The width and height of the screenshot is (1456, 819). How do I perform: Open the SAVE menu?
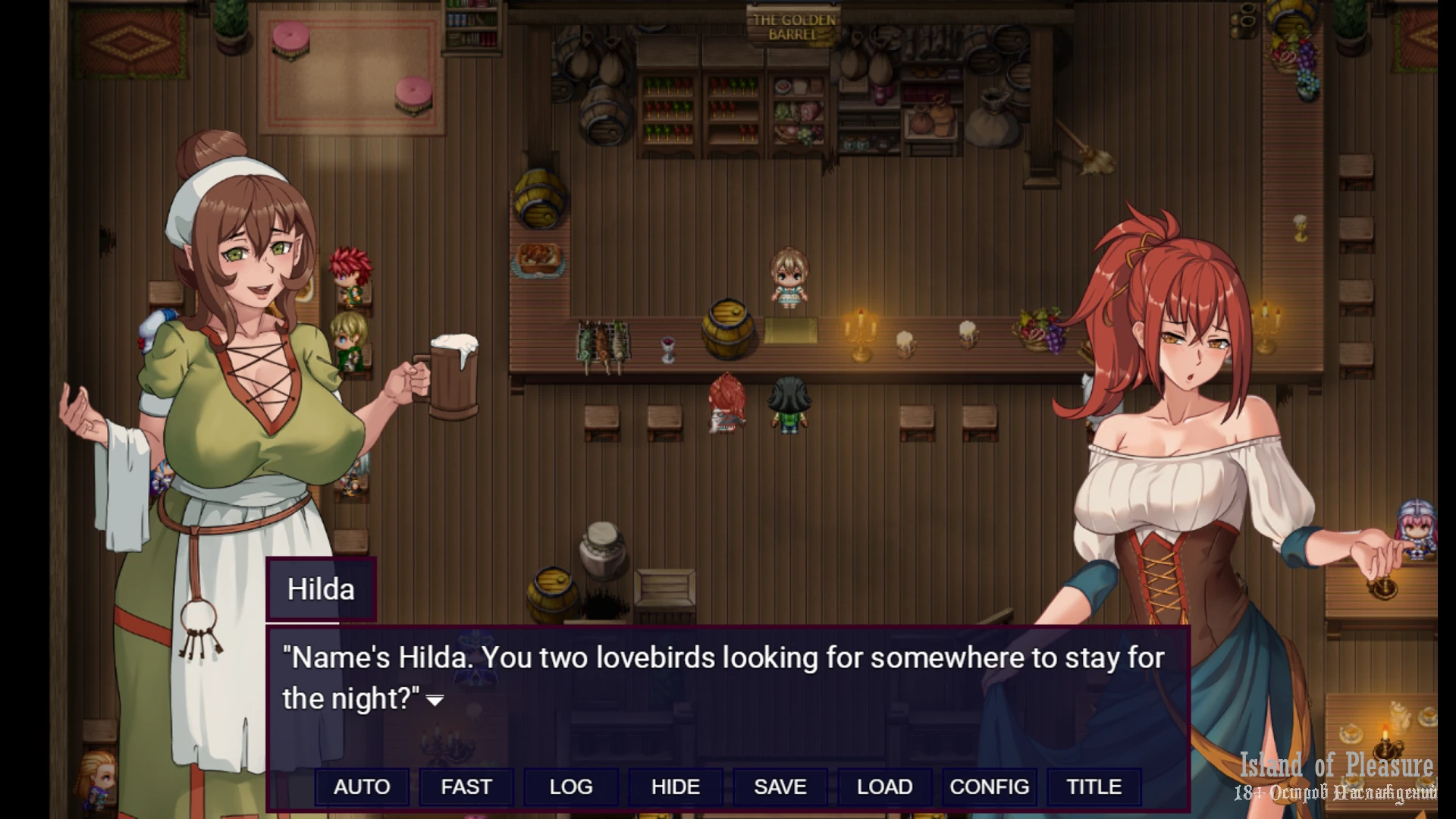tap(780, 787)
